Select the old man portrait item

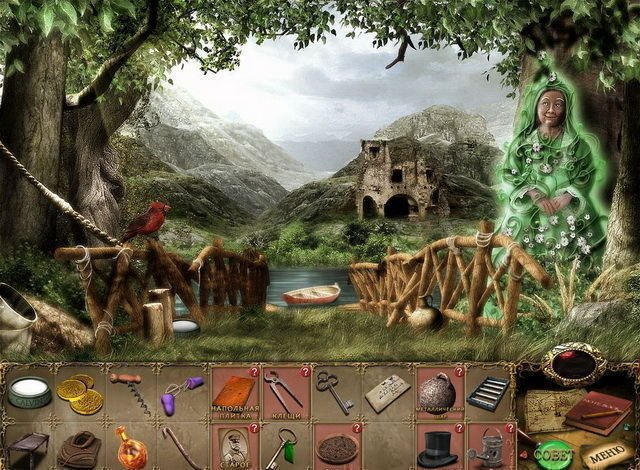point(234,448)
